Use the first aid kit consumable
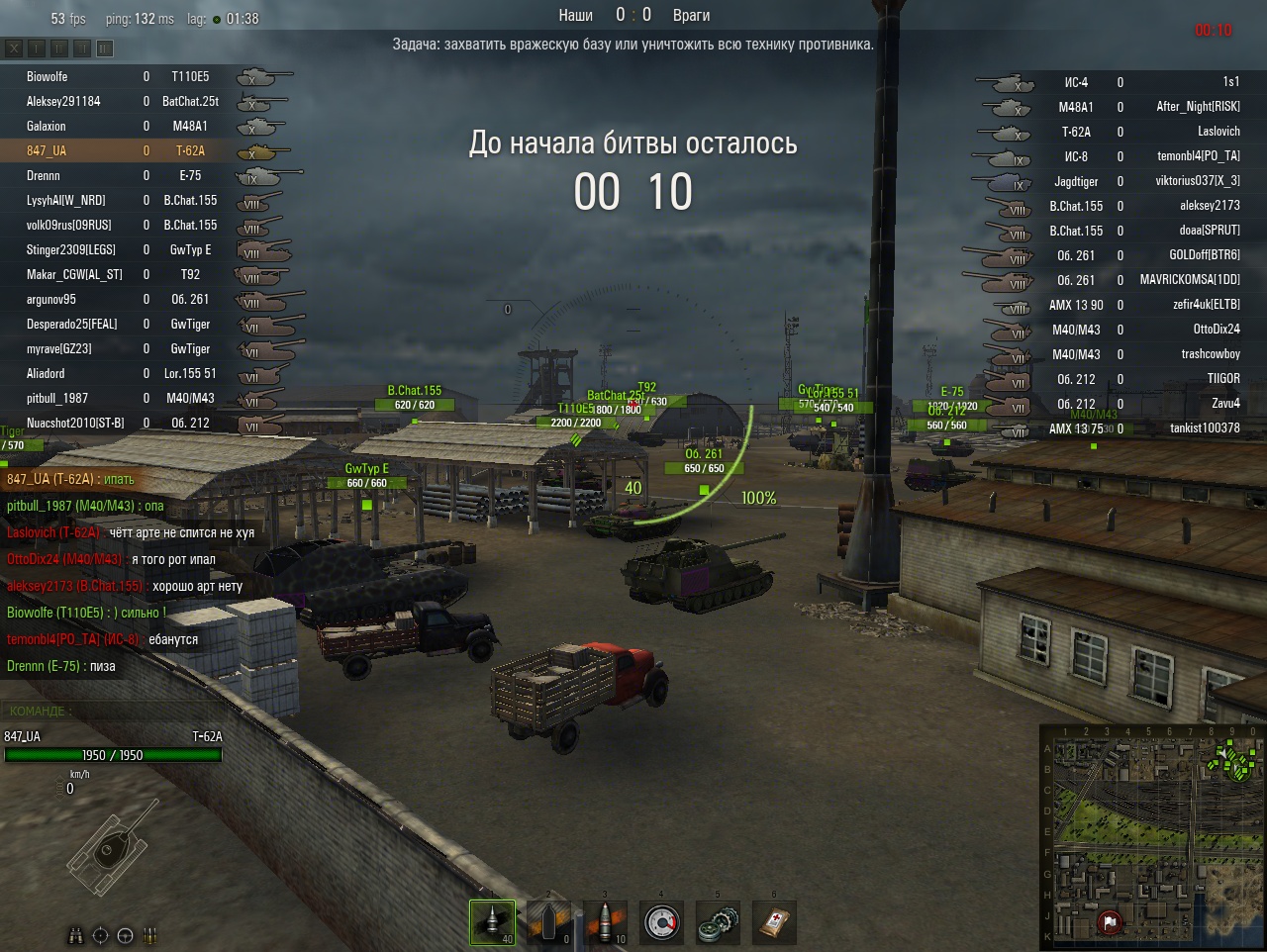This screenshot has height=952, width=1267. coord(775,922)
